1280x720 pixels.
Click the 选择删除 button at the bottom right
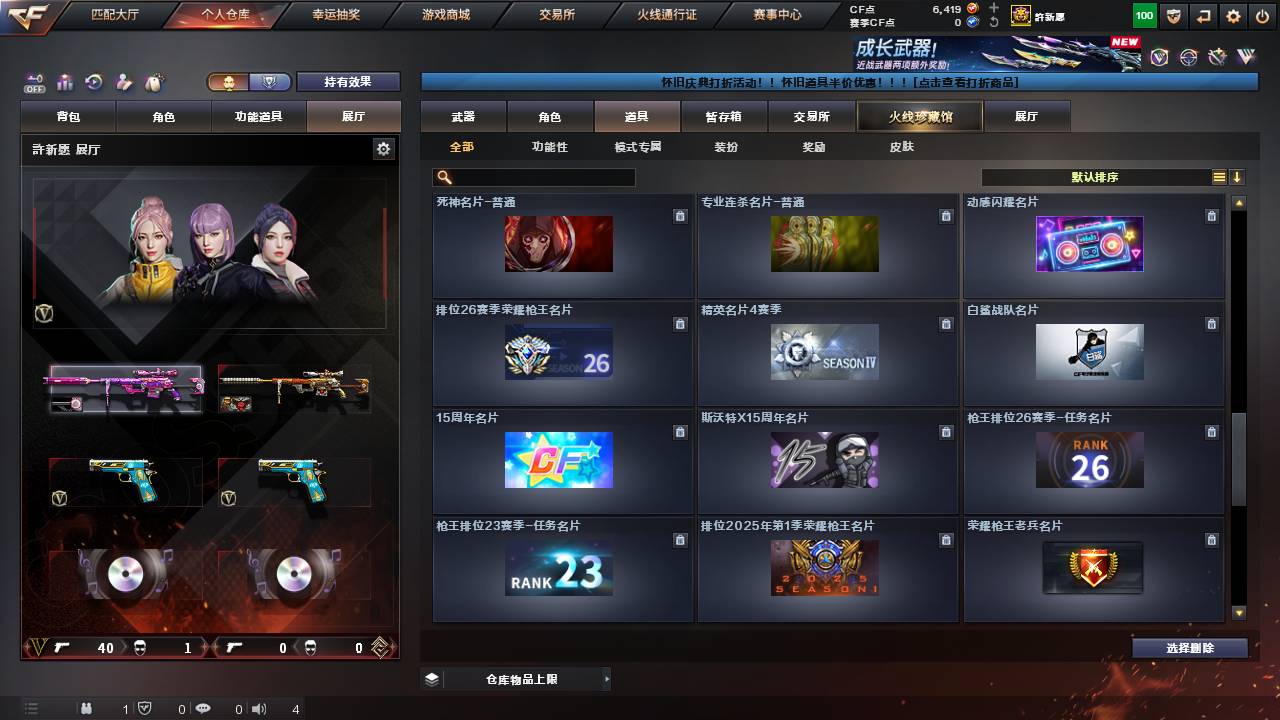1190,648
